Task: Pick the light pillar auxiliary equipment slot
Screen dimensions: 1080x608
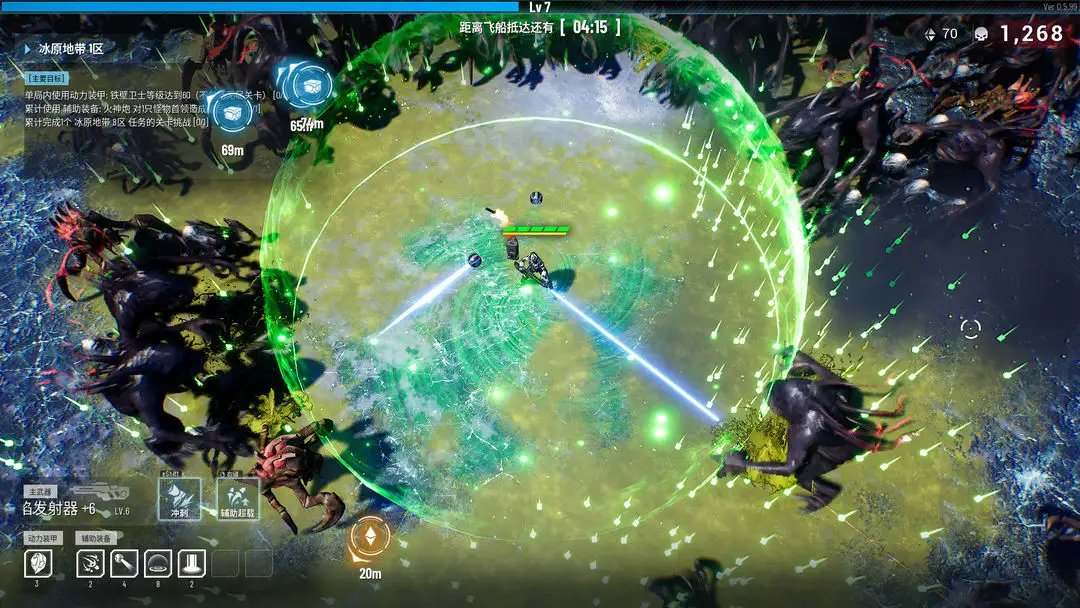Action: click(x=192, y=563)
